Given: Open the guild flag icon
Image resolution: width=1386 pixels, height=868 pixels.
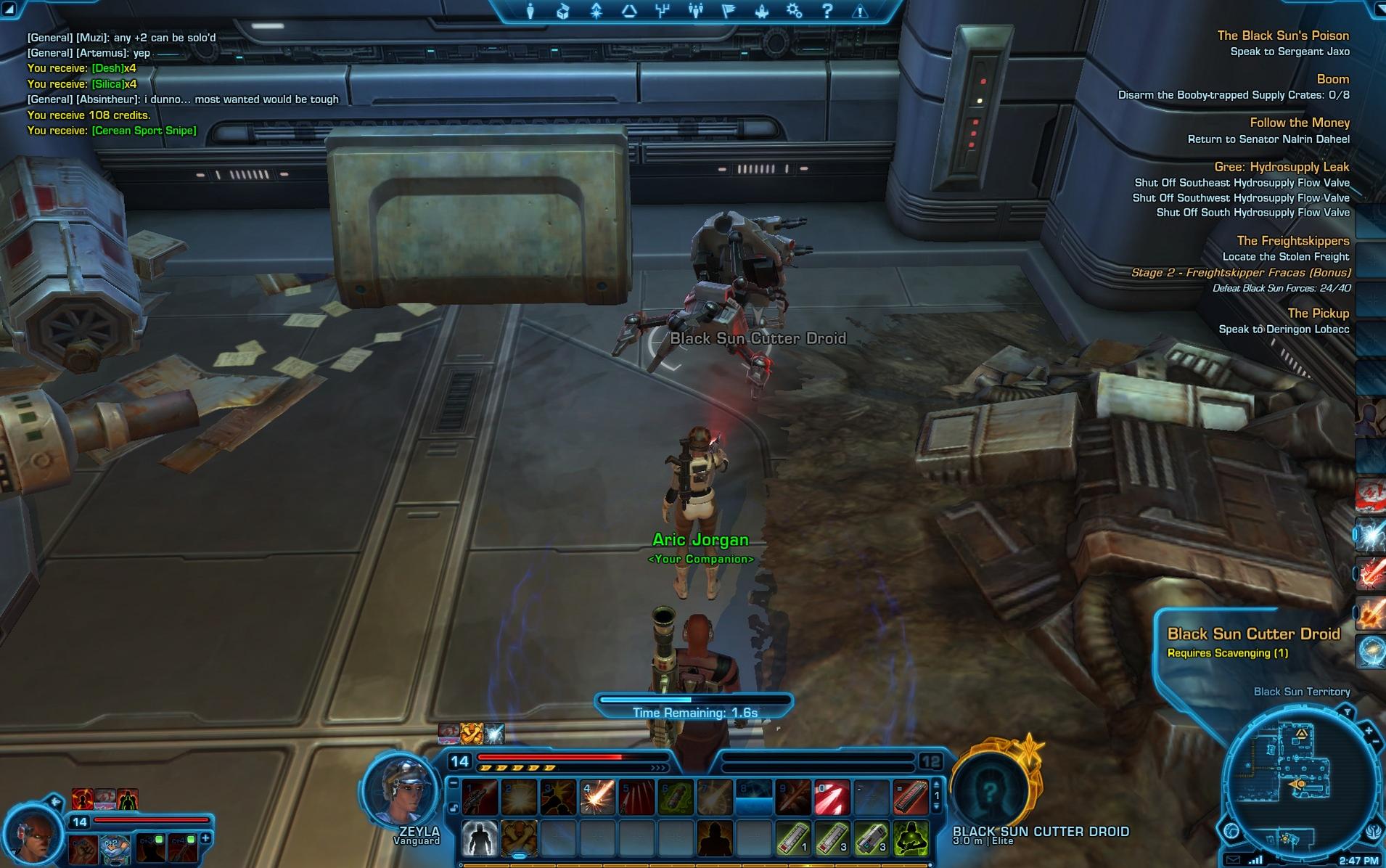Looking at the screenshot, I should pyautogui.click(x=729, y=11).
